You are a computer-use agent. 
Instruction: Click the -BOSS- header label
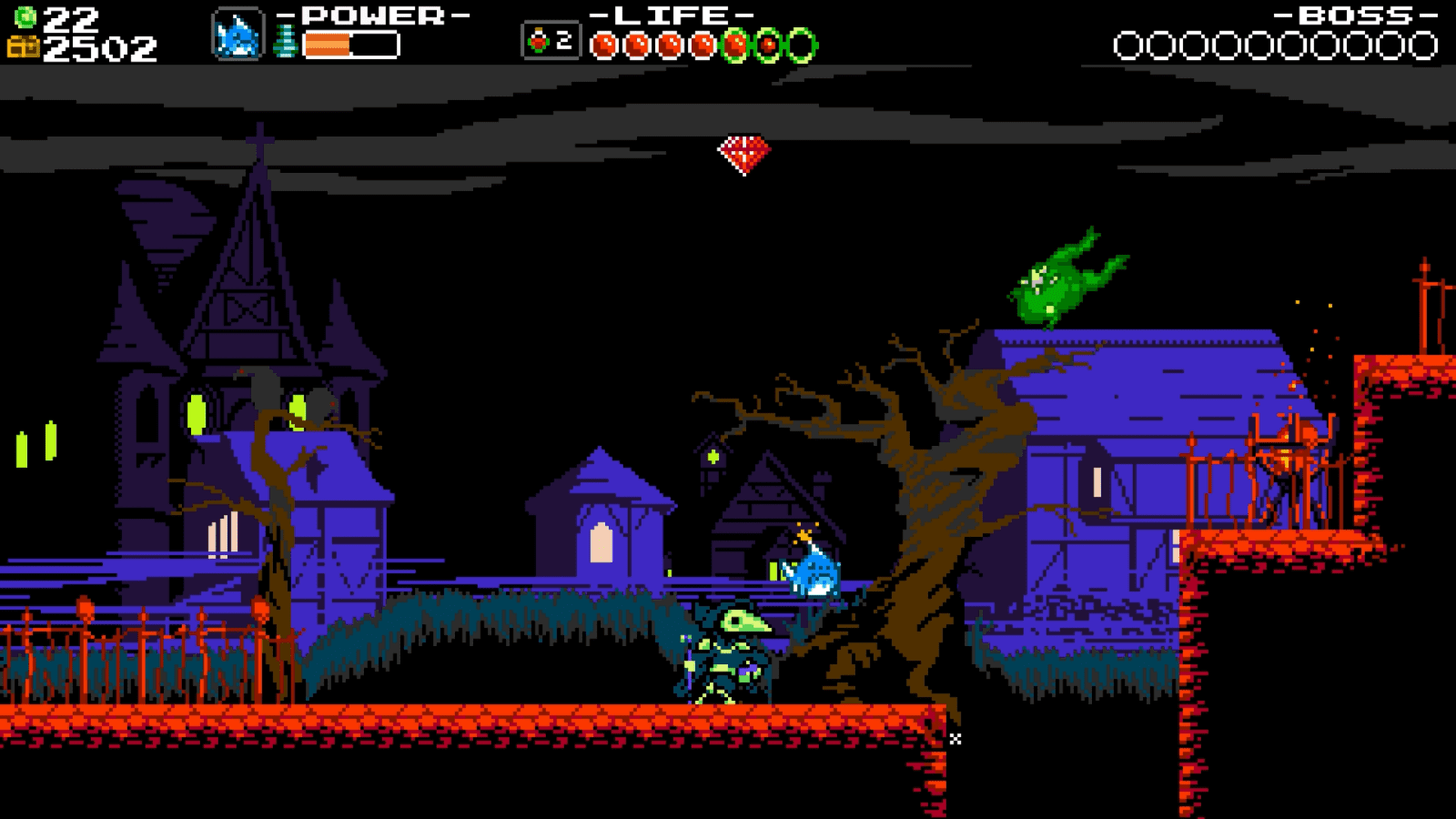(1353, 15)
